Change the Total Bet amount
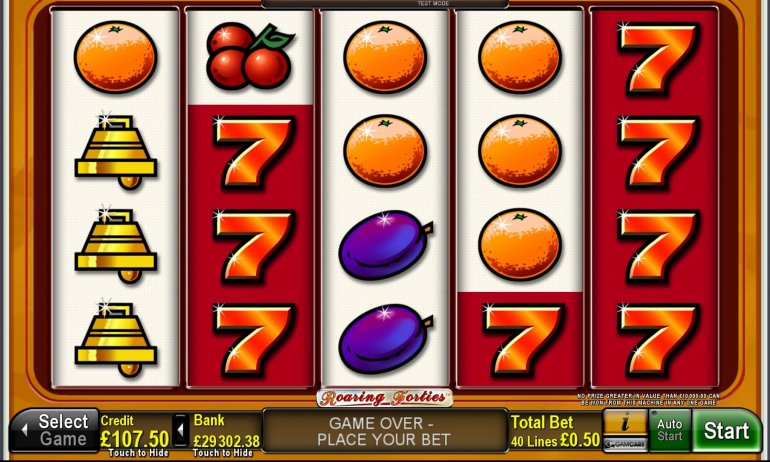 [x=556, y=431]
